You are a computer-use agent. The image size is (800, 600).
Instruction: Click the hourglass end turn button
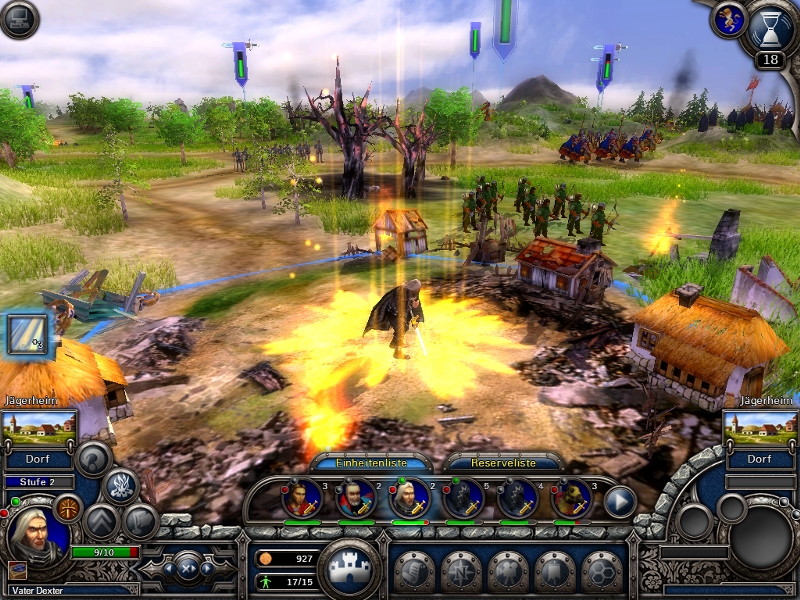click(768, 28)
